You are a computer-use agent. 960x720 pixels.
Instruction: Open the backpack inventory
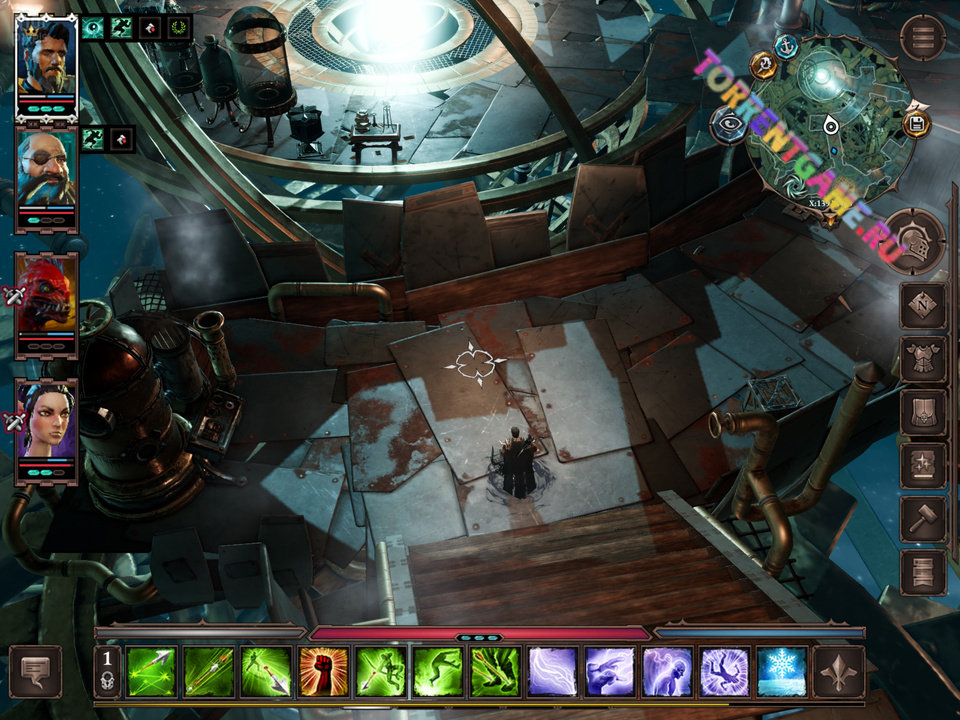pyautogui.click(x=922, y=412)
